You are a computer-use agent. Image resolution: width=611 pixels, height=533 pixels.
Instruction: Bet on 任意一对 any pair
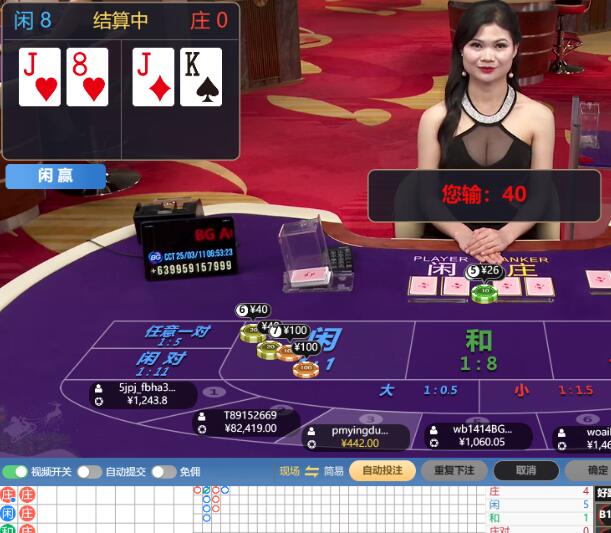click(x=177, y=335)
